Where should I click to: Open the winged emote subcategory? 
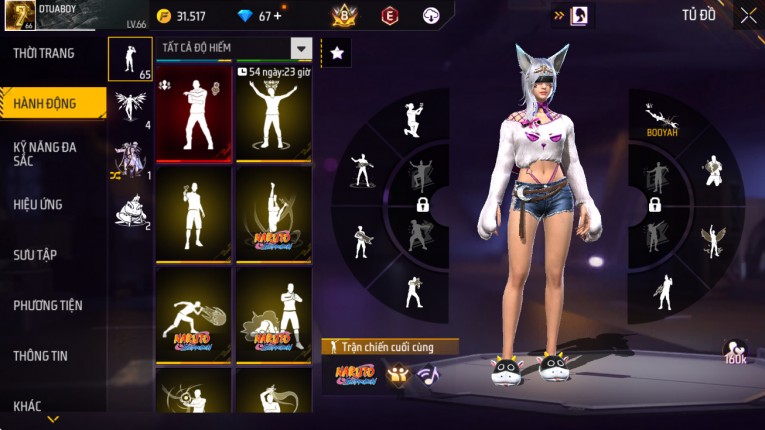click(130, 106)
